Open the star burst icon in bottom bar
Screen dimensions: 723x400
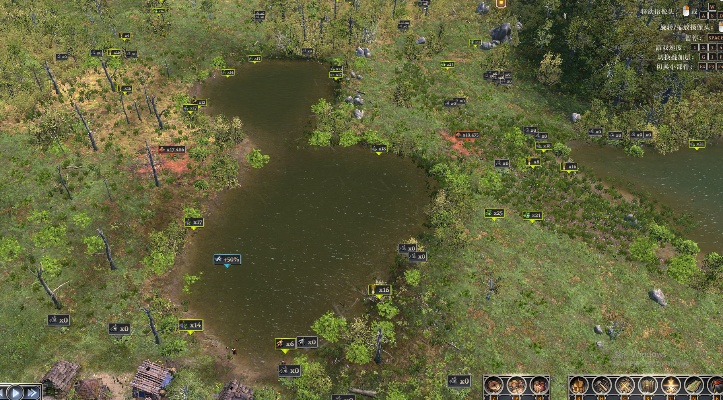(x=671, y=385)
